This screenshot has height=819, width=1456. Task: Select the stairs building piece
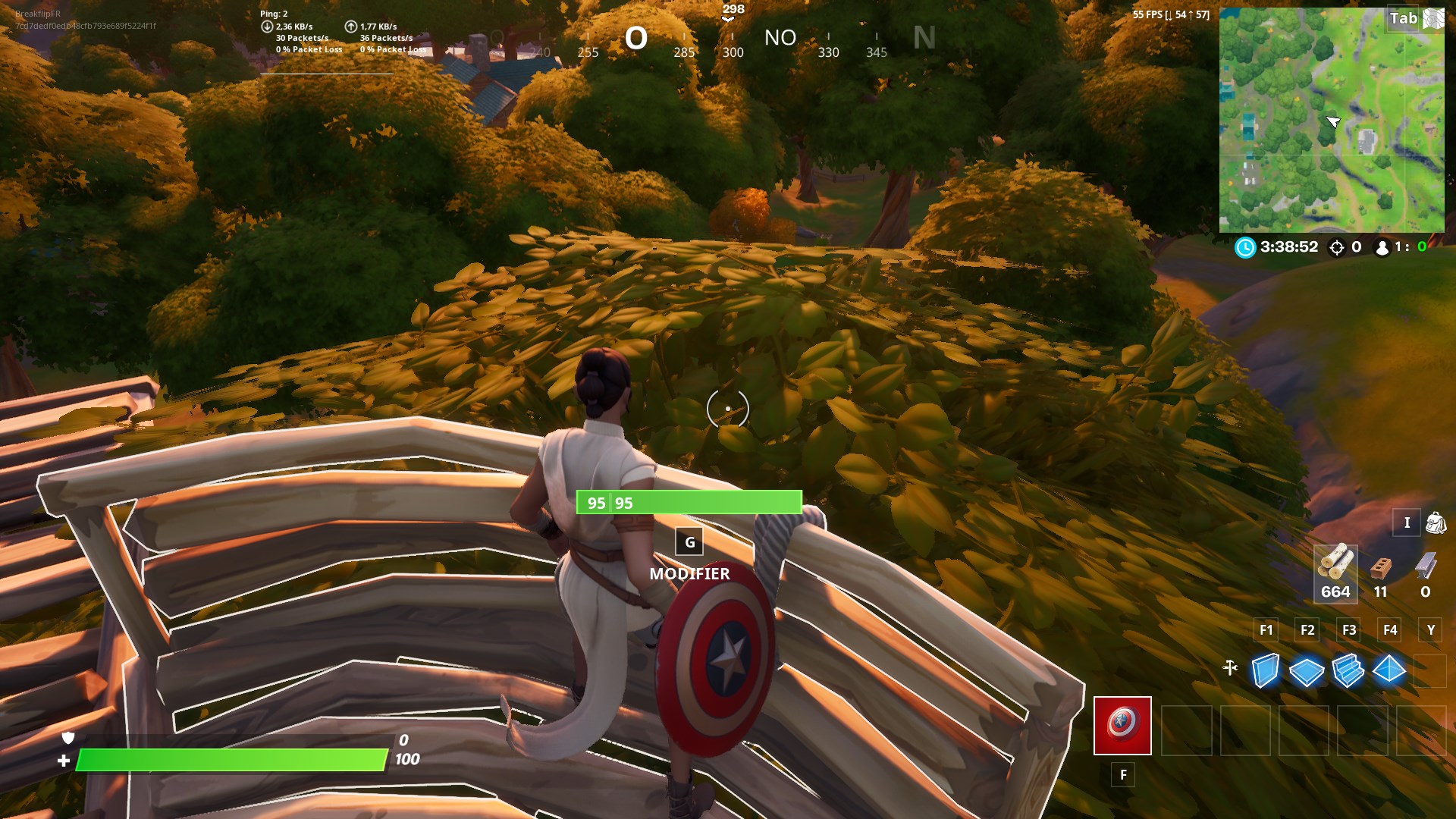pyautogui.click(x=1348, y=671)
